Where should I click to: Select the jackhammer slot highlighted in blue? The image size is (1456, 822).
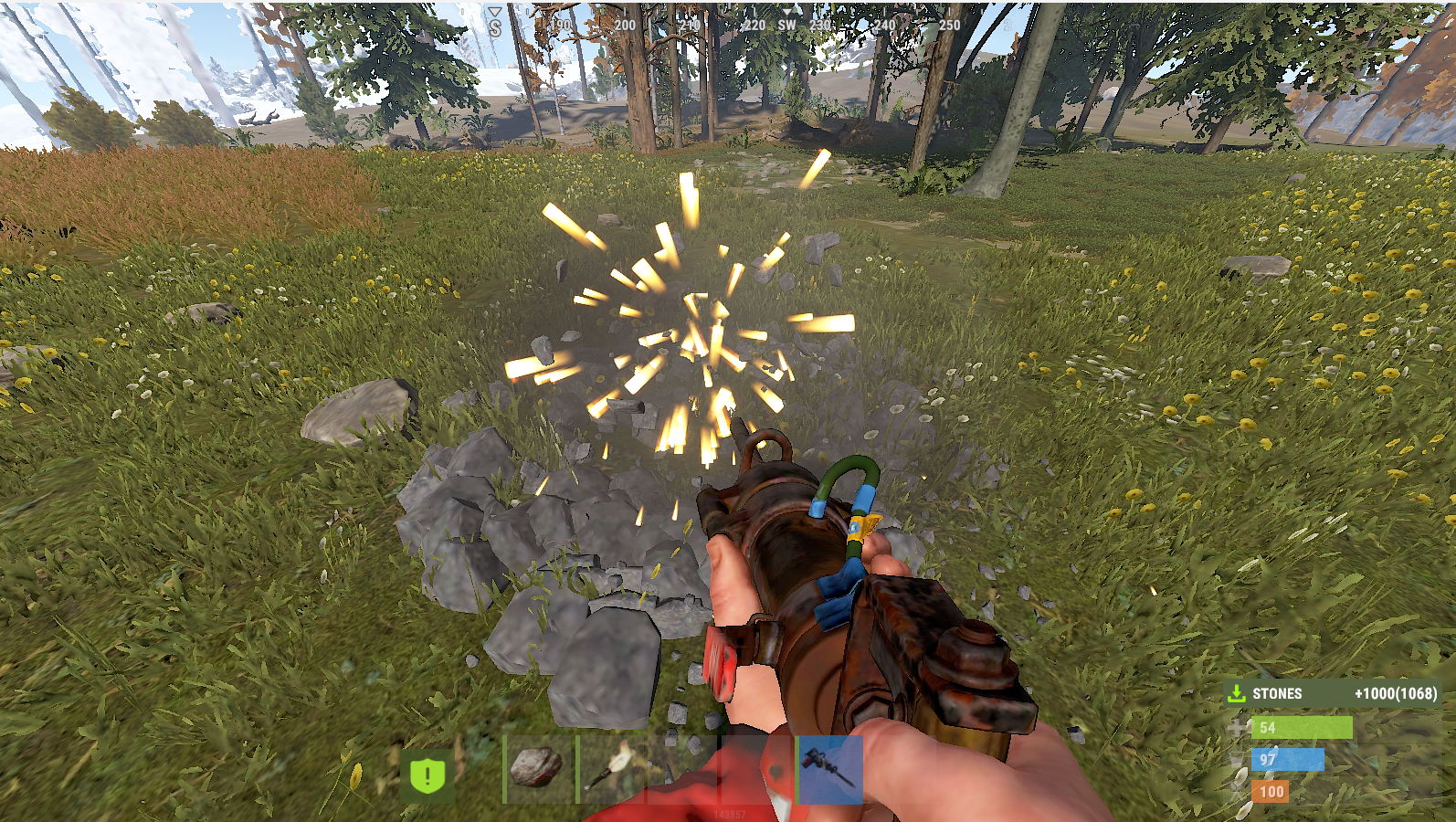click(830, 769)
